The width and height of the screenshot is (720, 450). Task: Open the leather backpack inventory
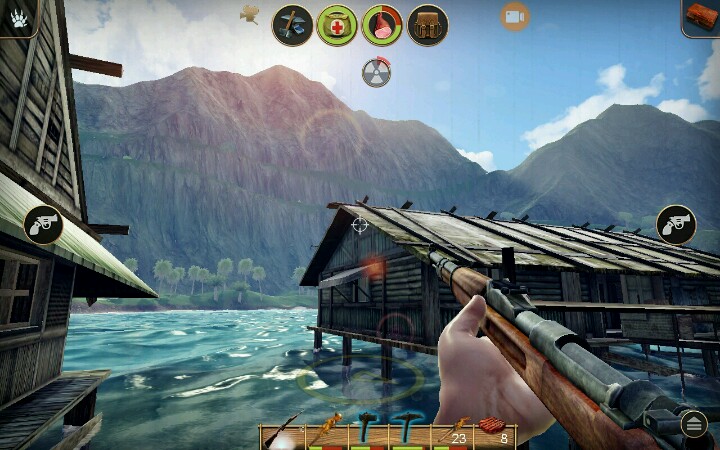pos(428,24)
